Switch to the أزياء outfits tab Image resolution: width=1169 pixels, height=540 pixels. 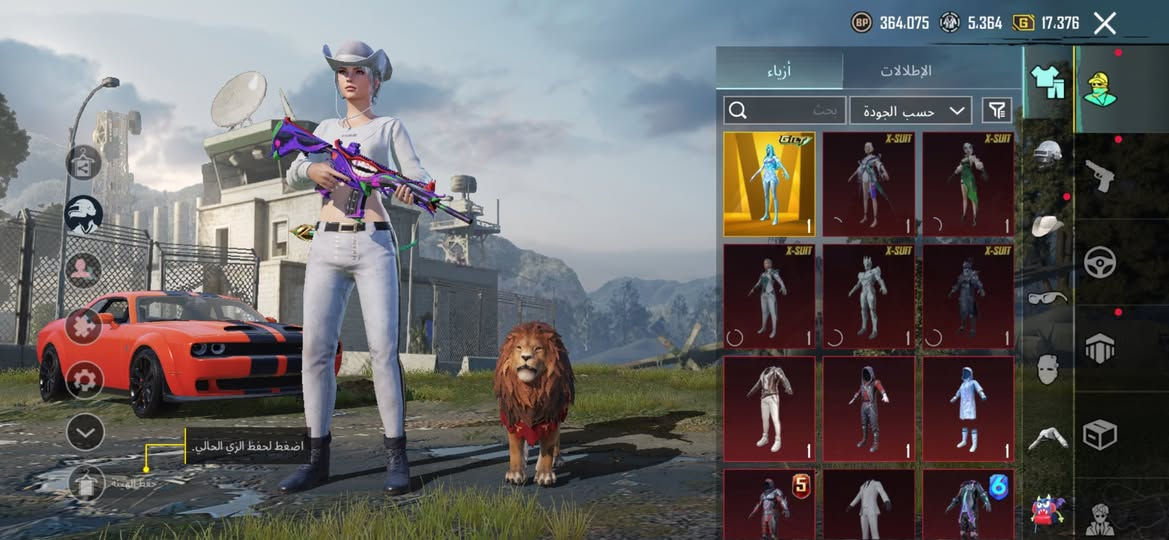(781, 70)
